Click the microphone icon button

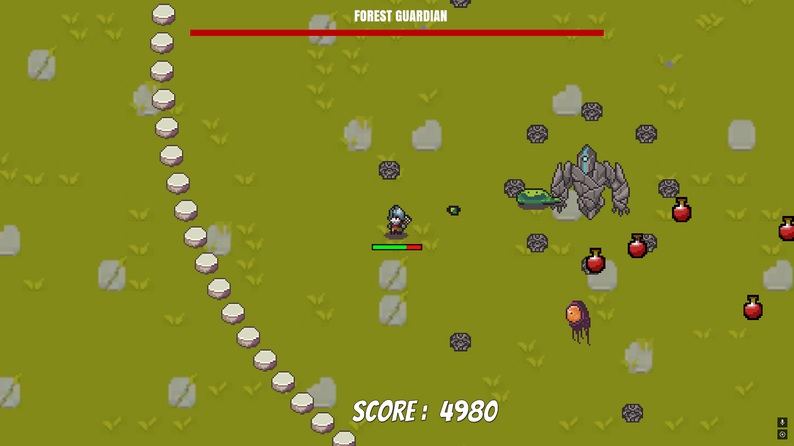pyautogui.click(x=782, y=423)
